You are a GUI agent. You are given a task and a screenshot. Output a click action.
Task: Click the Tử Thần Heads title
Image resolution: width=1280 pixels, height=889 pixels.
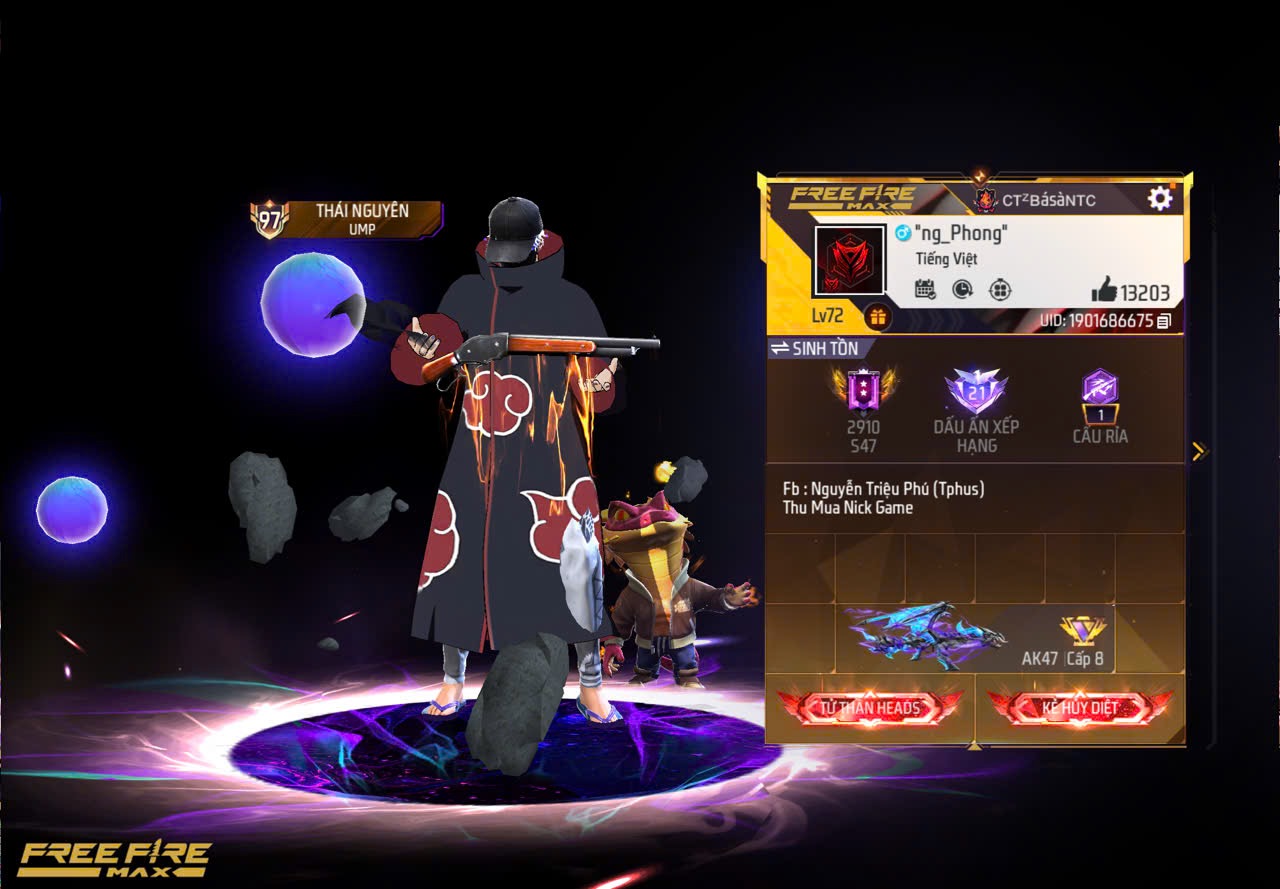click(x=869, y=707)
